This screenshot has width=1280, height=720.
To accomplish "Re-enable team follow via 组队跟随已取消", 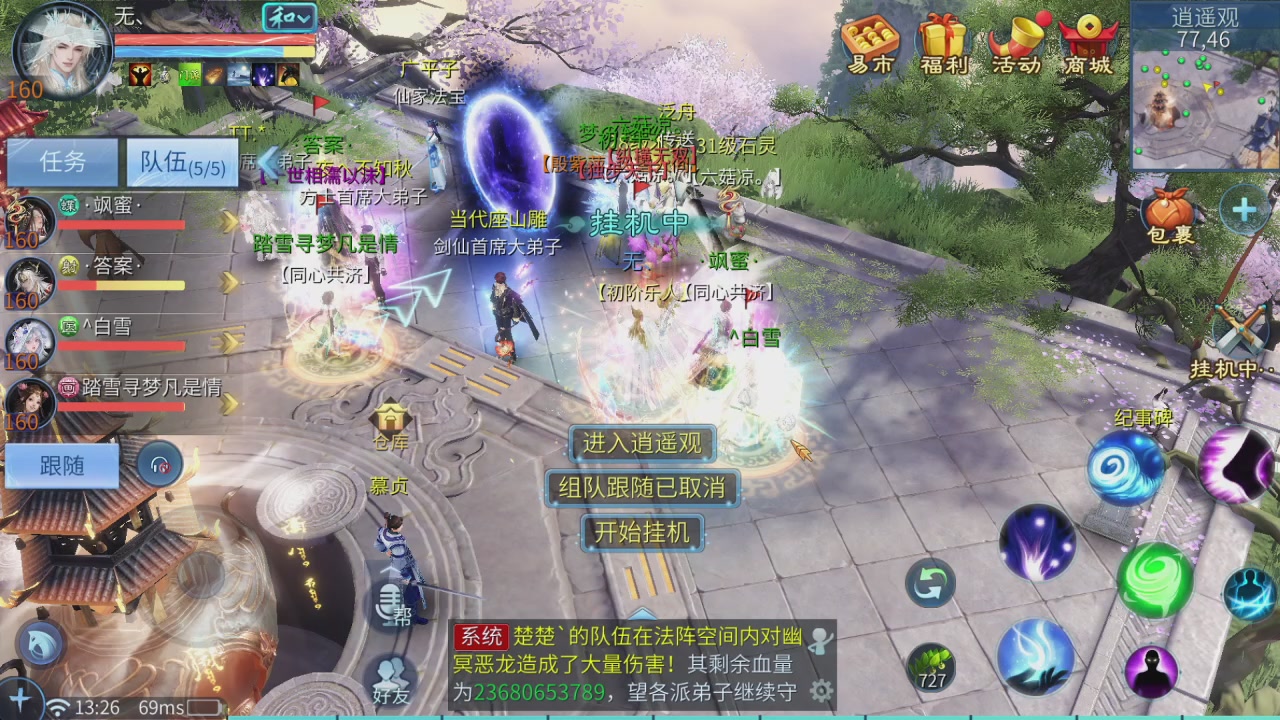I will [641, 489].
